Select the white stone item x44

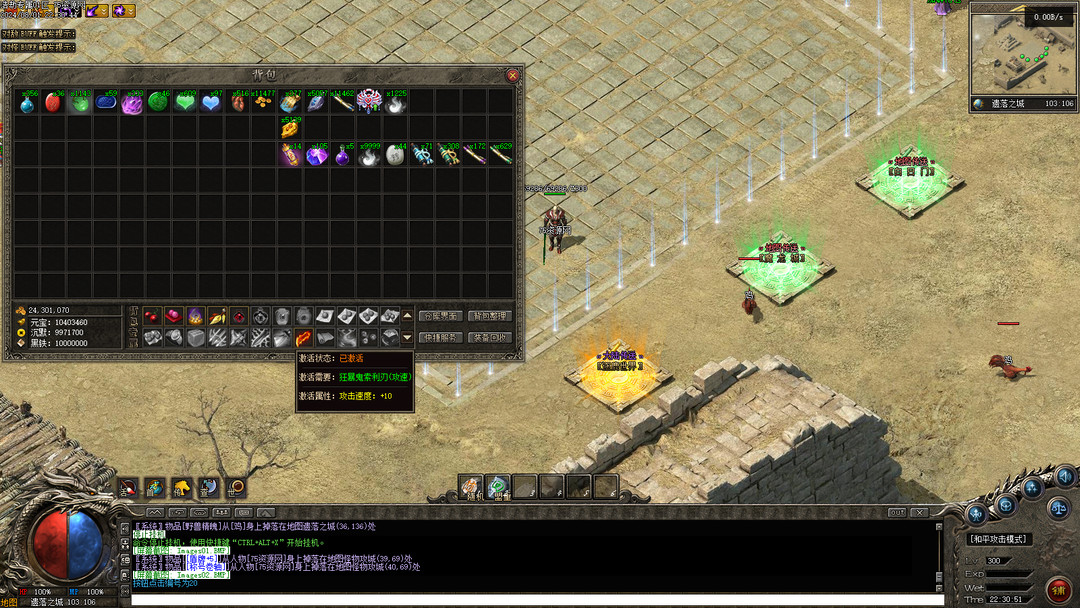click(395, 155)
